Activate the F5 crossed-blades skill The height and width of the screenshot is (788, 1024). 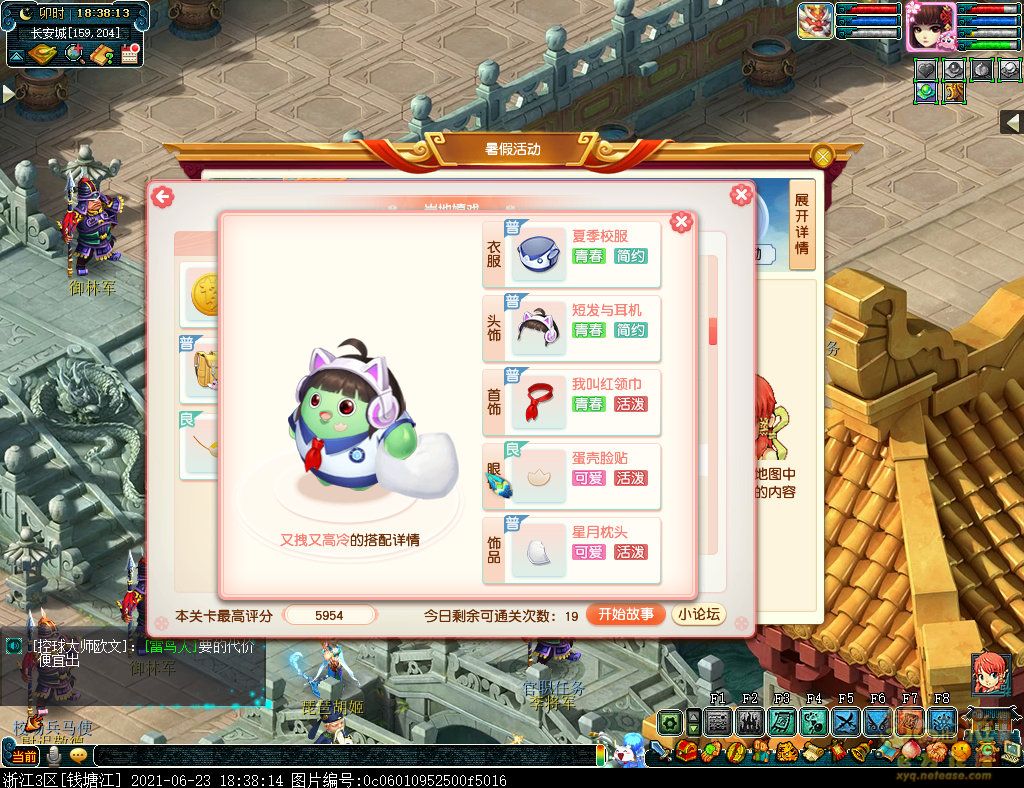pos(846,721)
